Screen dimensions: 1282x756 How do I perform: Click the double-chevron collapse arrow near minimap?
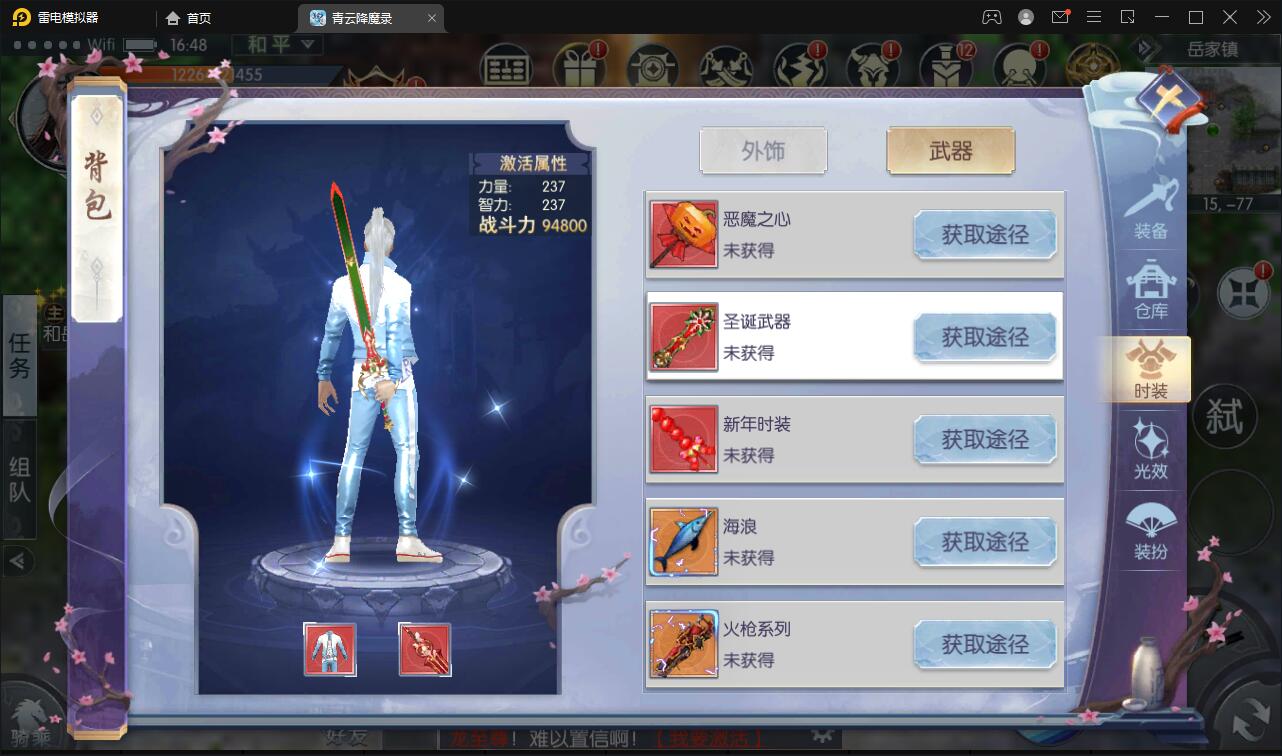tap(1144, 47)
